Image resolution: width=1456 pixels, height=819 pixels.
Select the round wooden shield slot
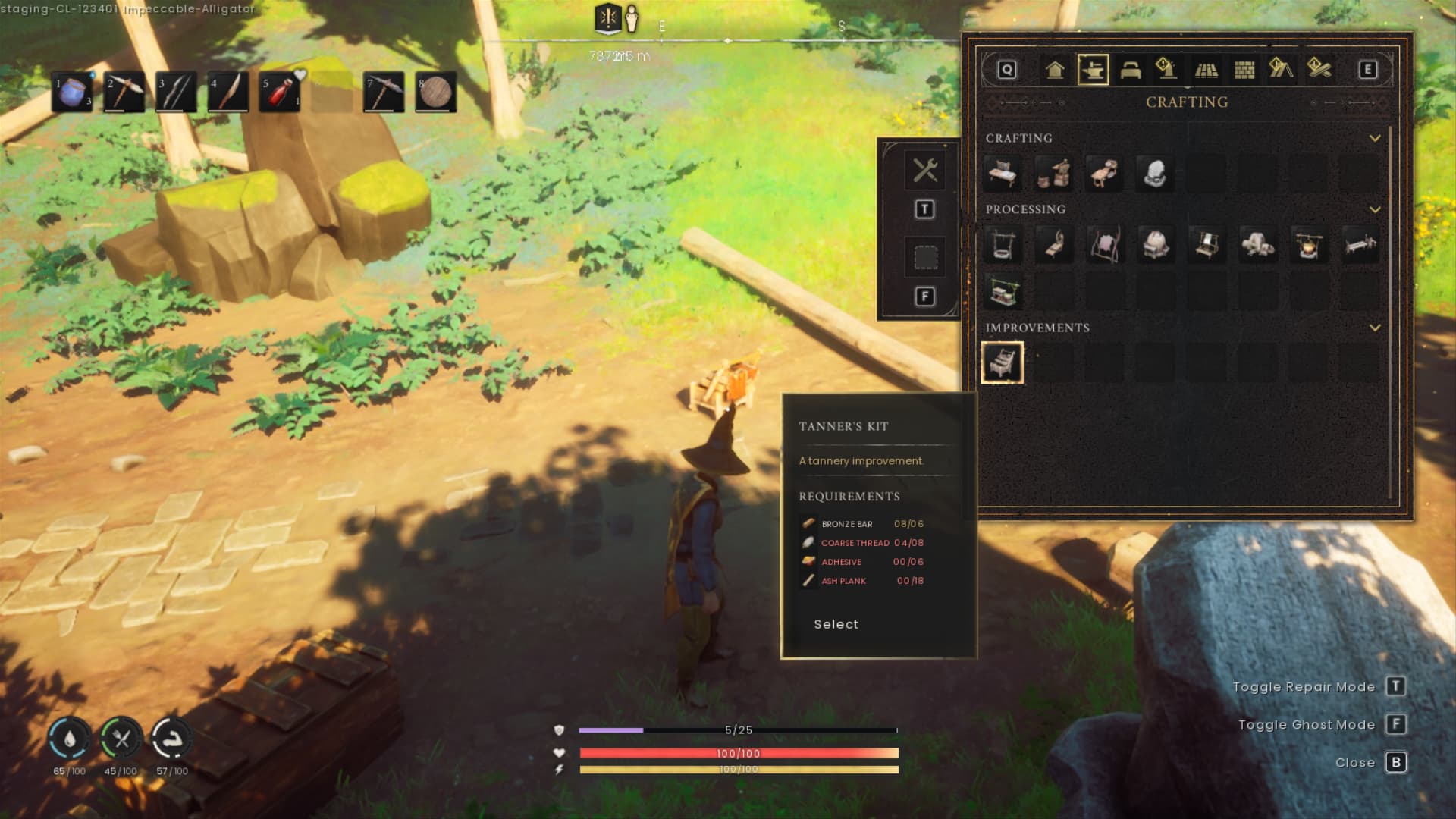point(435,93)
